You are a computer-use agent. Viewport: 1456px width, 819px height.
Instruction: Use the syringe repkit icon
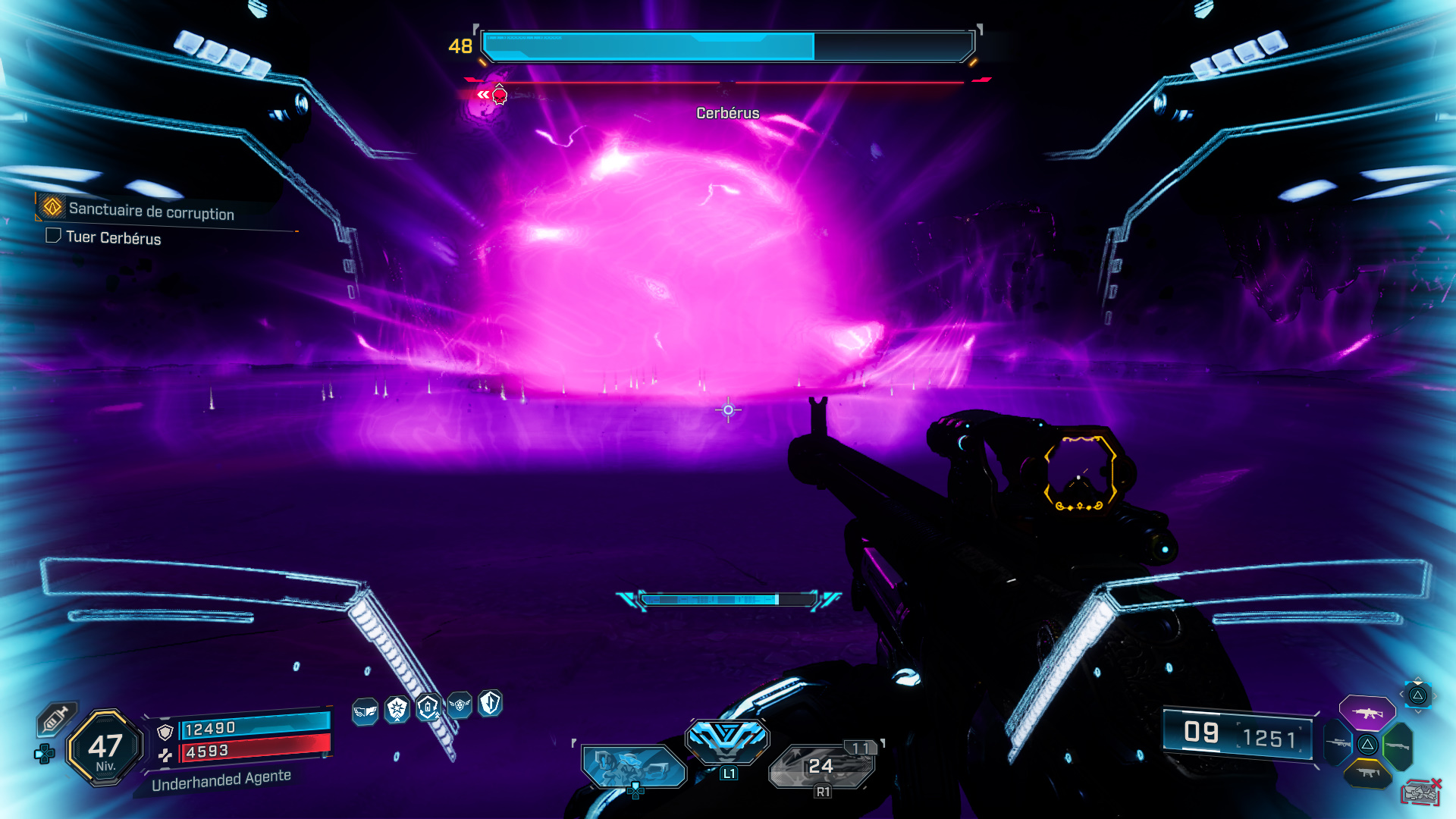[56, 718]
